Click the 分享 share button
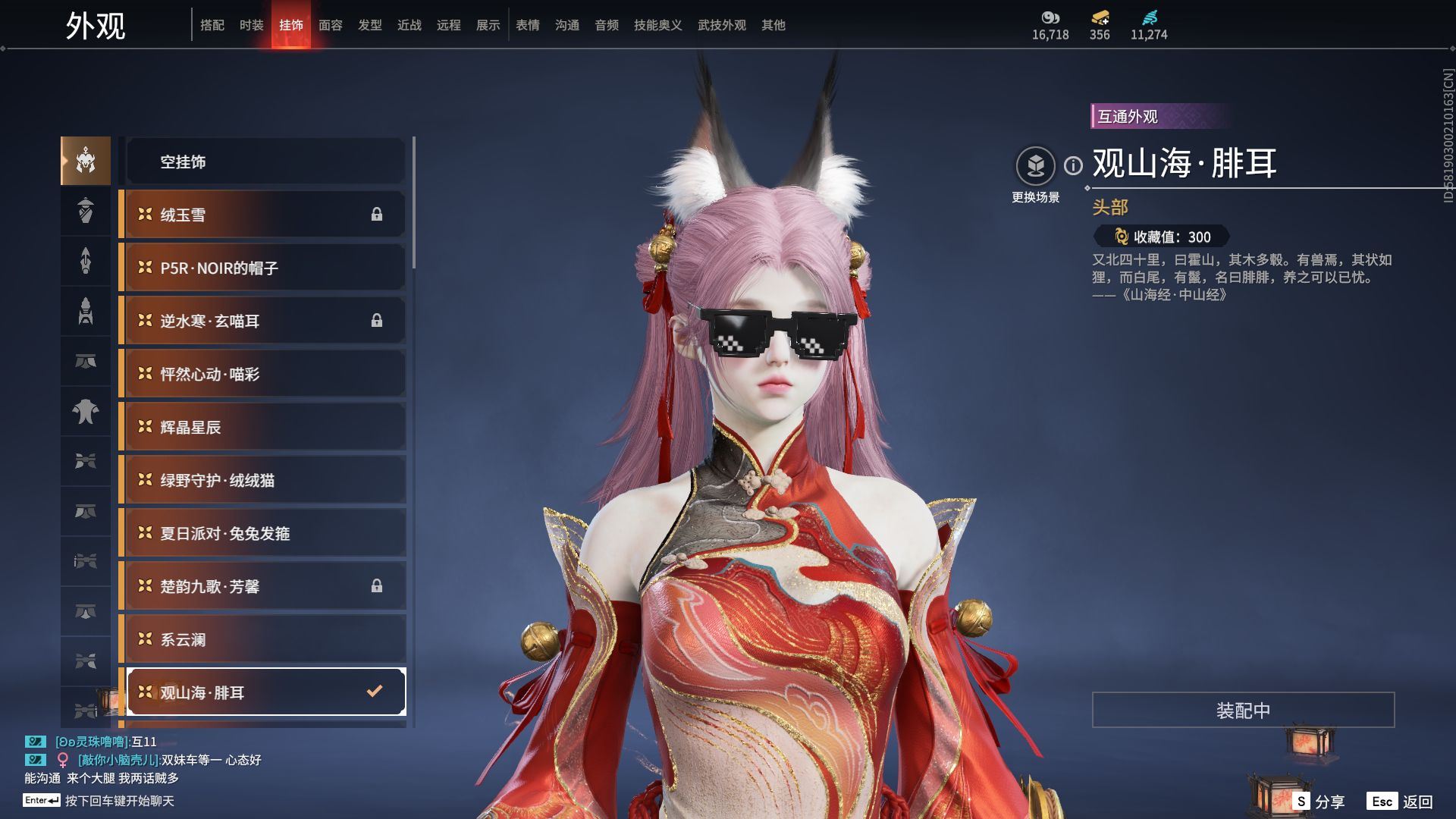This screenshot has height=819, width=1456. [x=1319, y=802]
